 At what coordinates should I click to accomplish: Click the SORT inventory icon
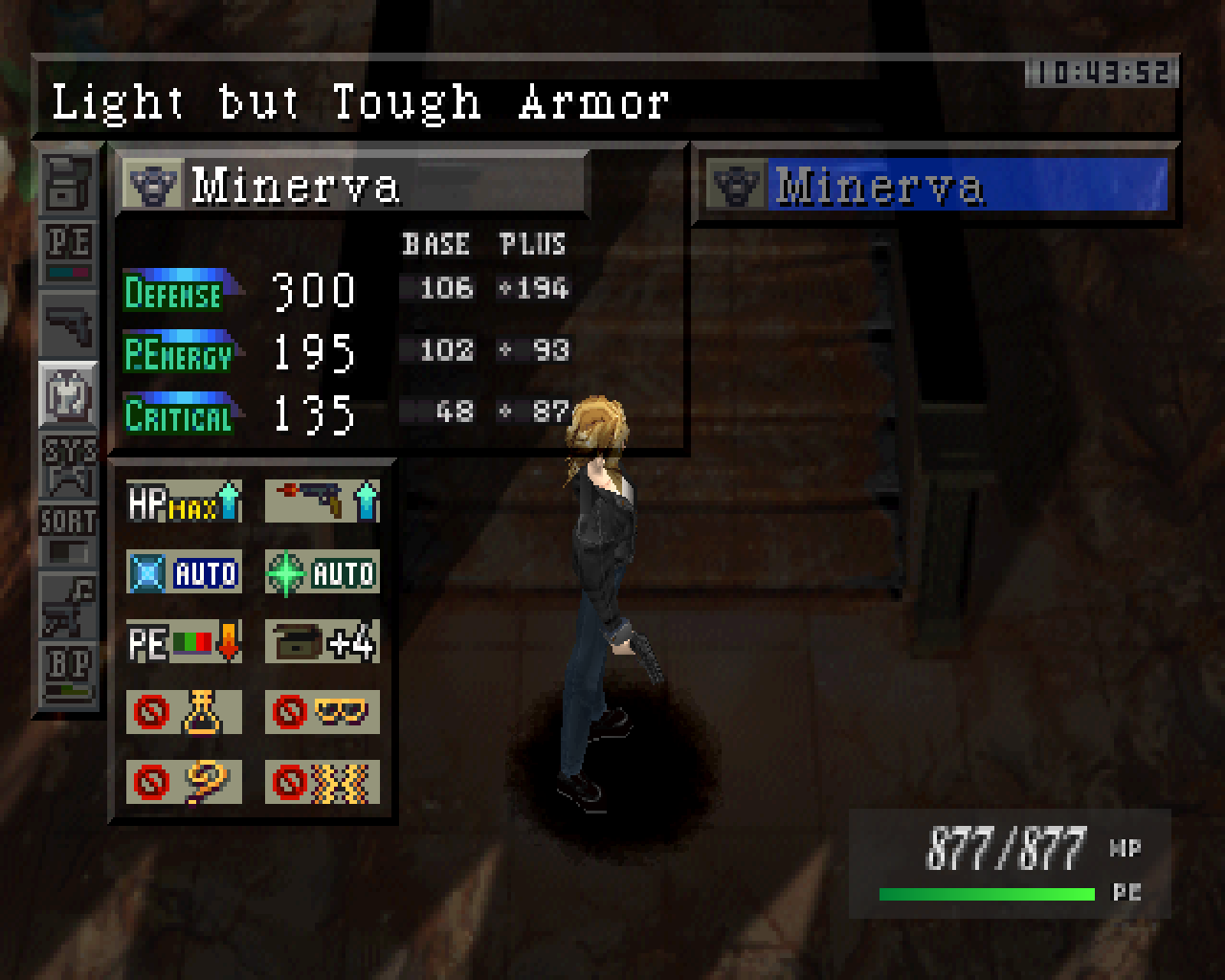[x=67, y=528]
